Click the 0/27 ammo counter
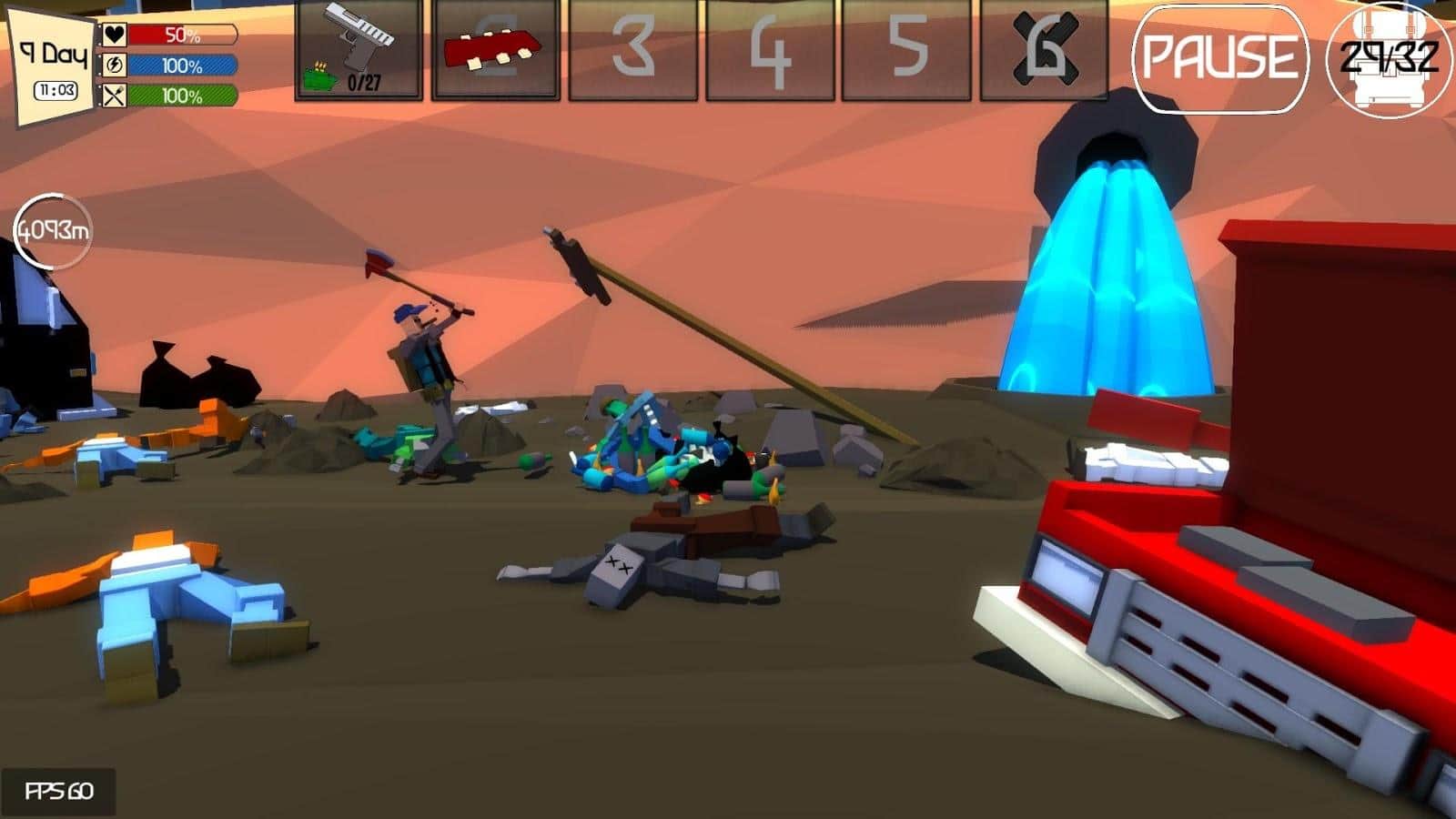 click(x=362, y=85)
